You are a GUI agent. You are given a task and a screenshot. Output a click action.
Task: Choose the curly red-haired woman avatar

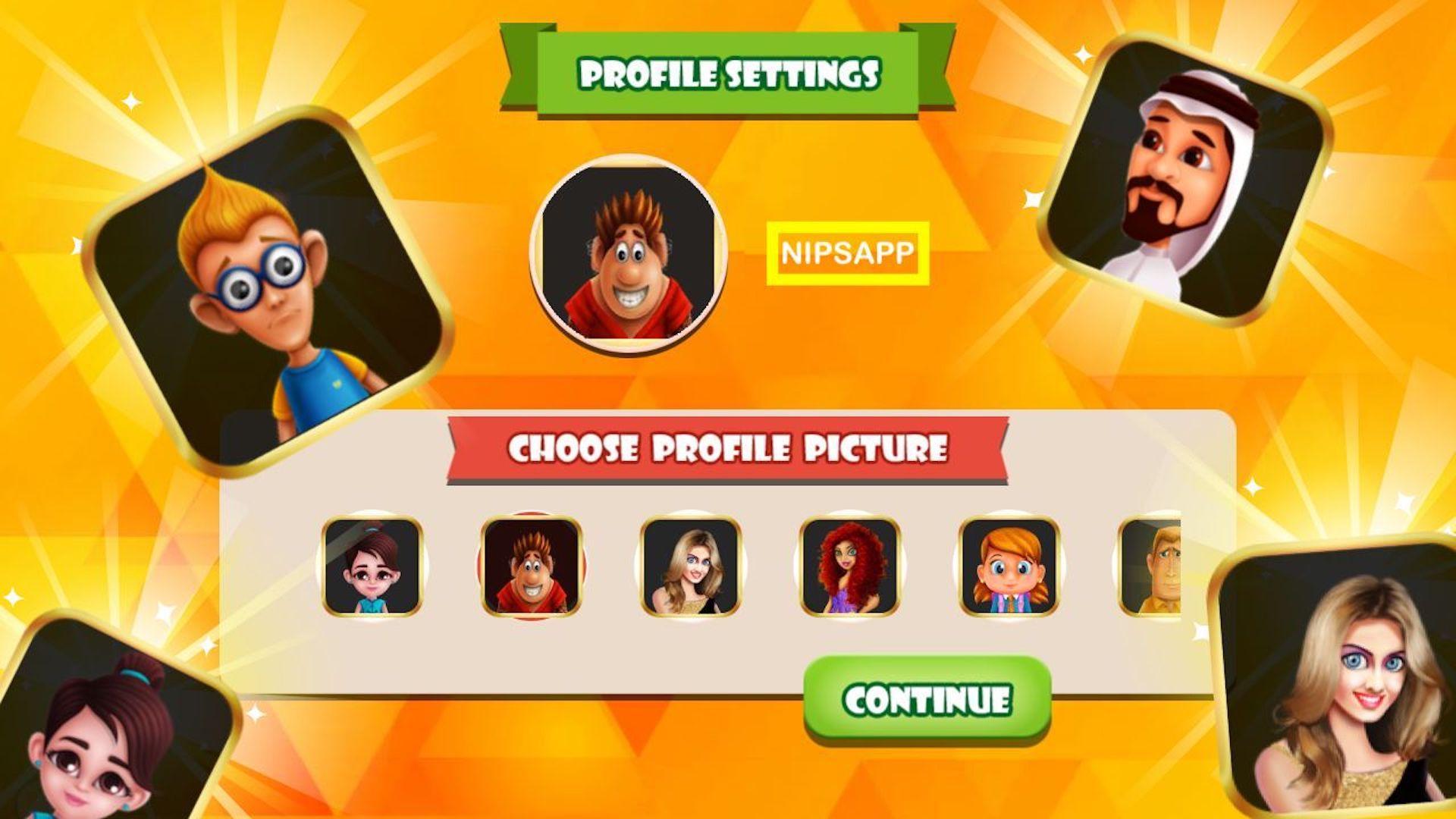tap(850, 566)
